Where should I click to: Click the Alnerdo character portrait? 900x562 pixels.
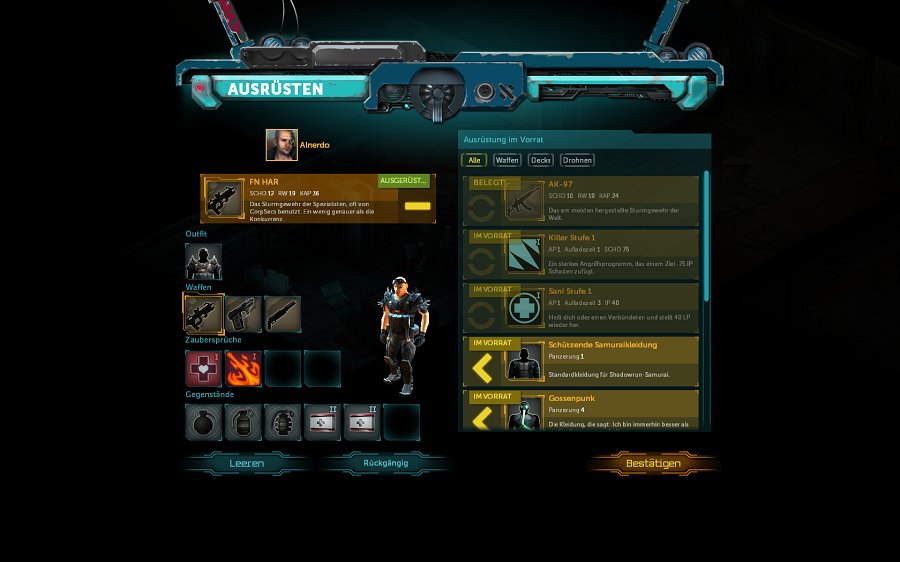pos(281,145)
